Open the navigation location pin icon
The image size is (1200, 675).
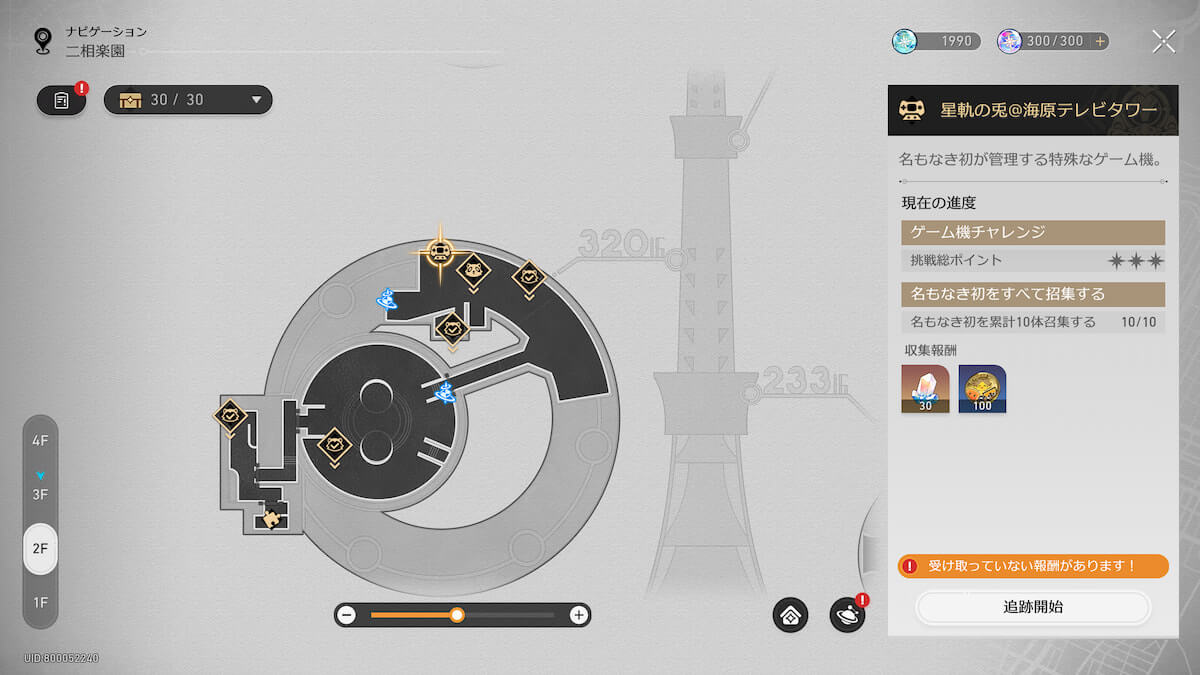pos(42,40)
